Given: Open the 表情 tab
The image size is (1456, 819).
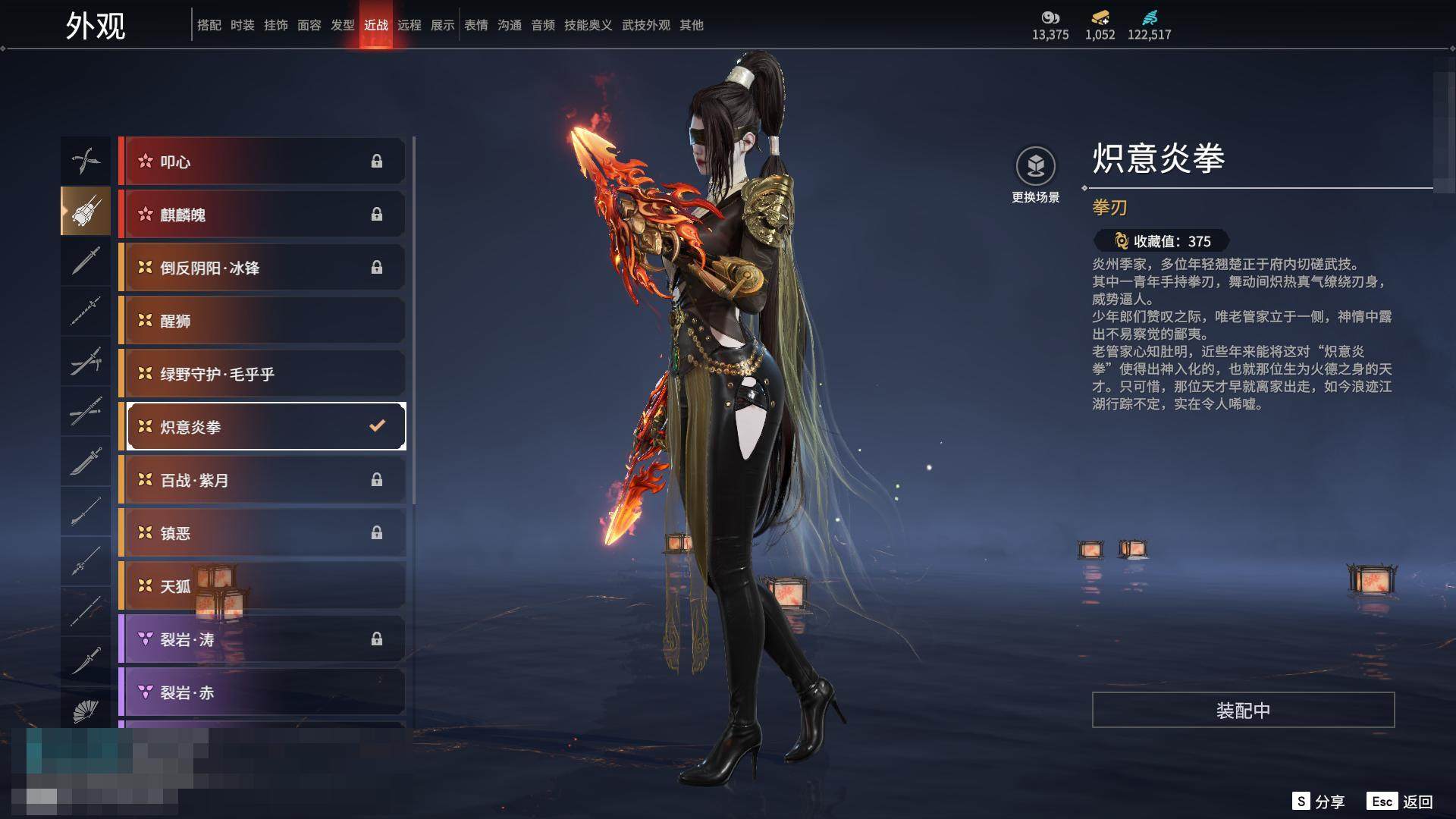Looking at the screenshot, I should (x=475, y=25).
